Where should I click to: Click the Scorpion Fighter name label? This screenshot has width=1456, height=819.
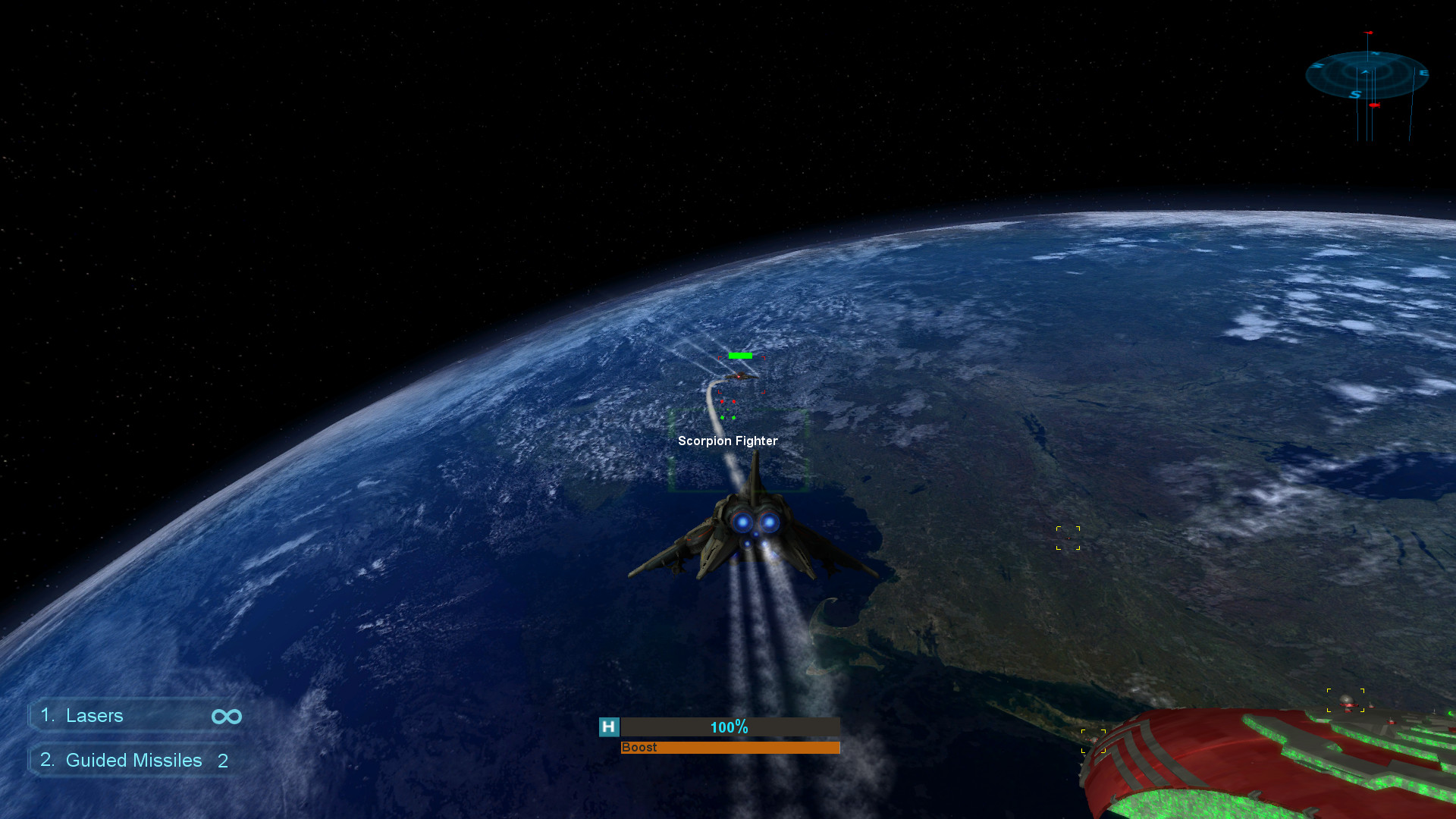(728, 441)
